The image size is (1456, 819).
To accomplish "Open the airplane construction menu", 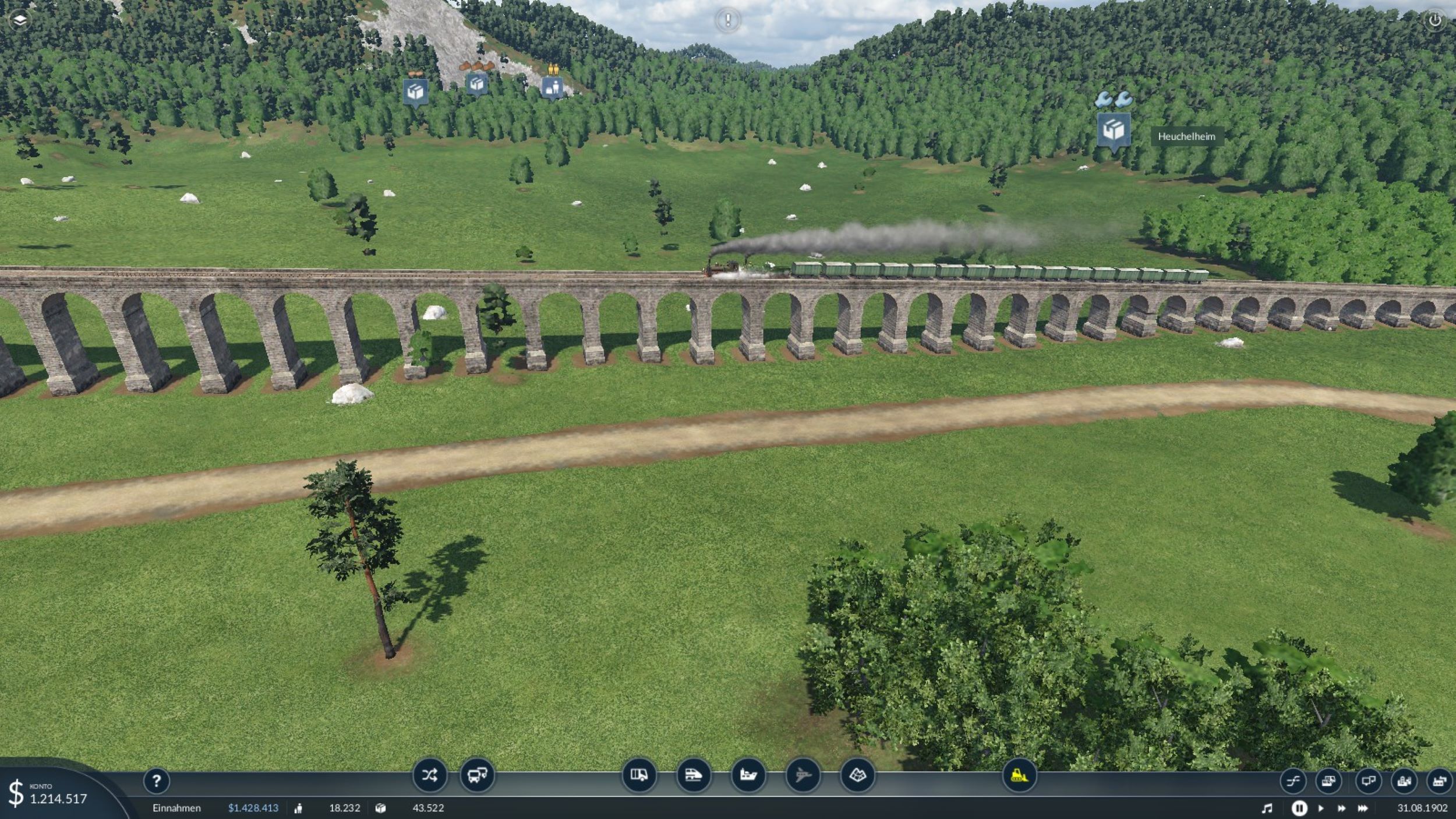I will (x=803, y=775).
